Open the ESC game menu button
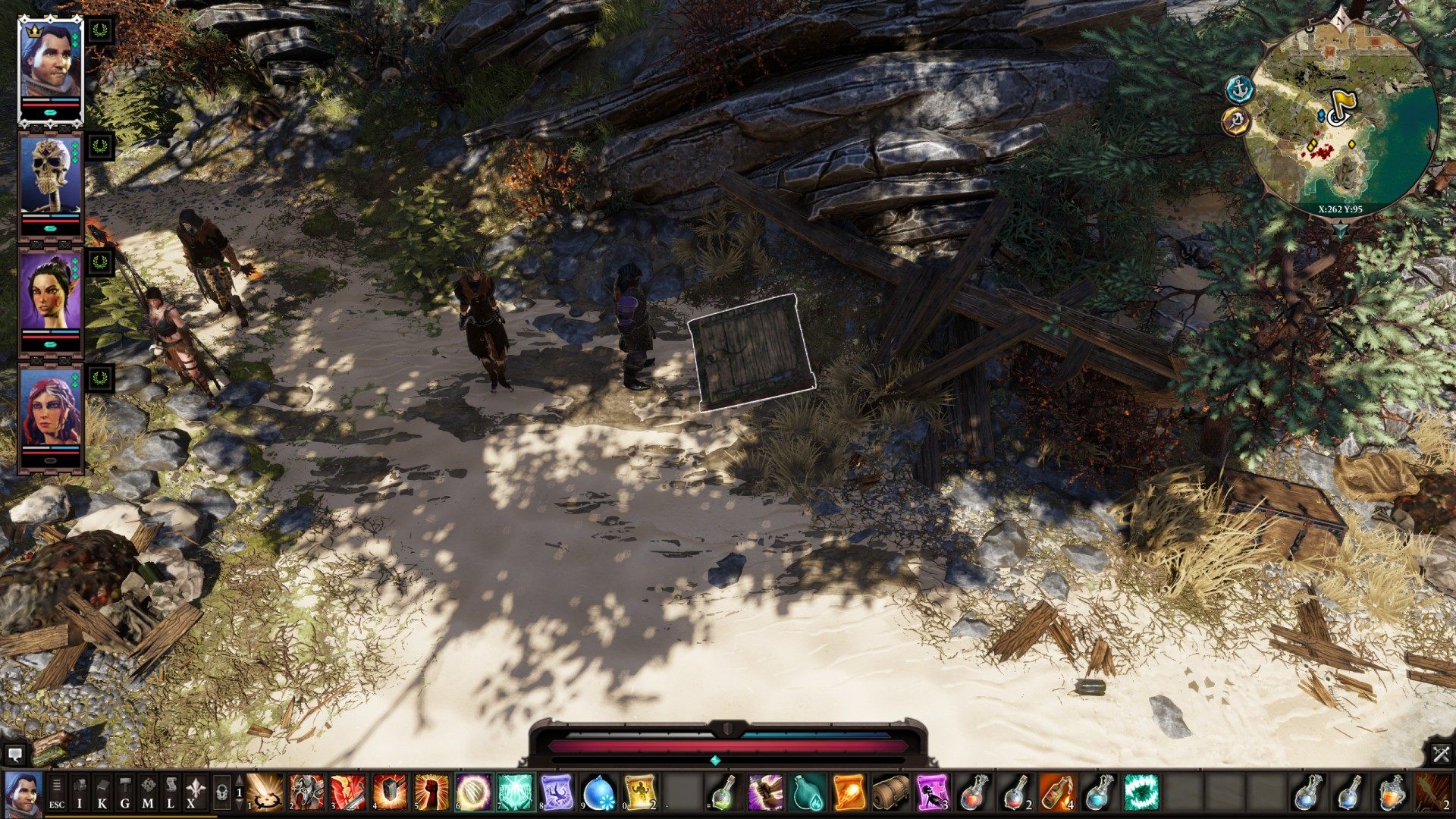The width and height of the screenshot is (1456, 819). pos(57,792)
